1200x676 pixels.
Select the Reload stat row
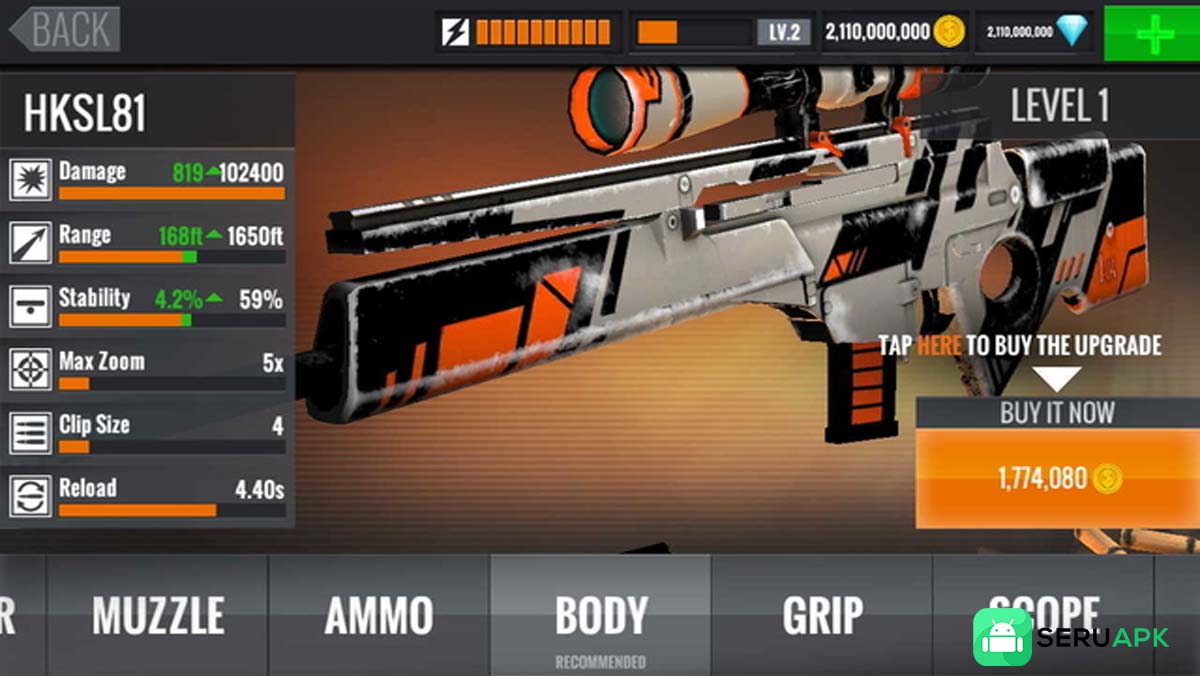pos(148,496)
